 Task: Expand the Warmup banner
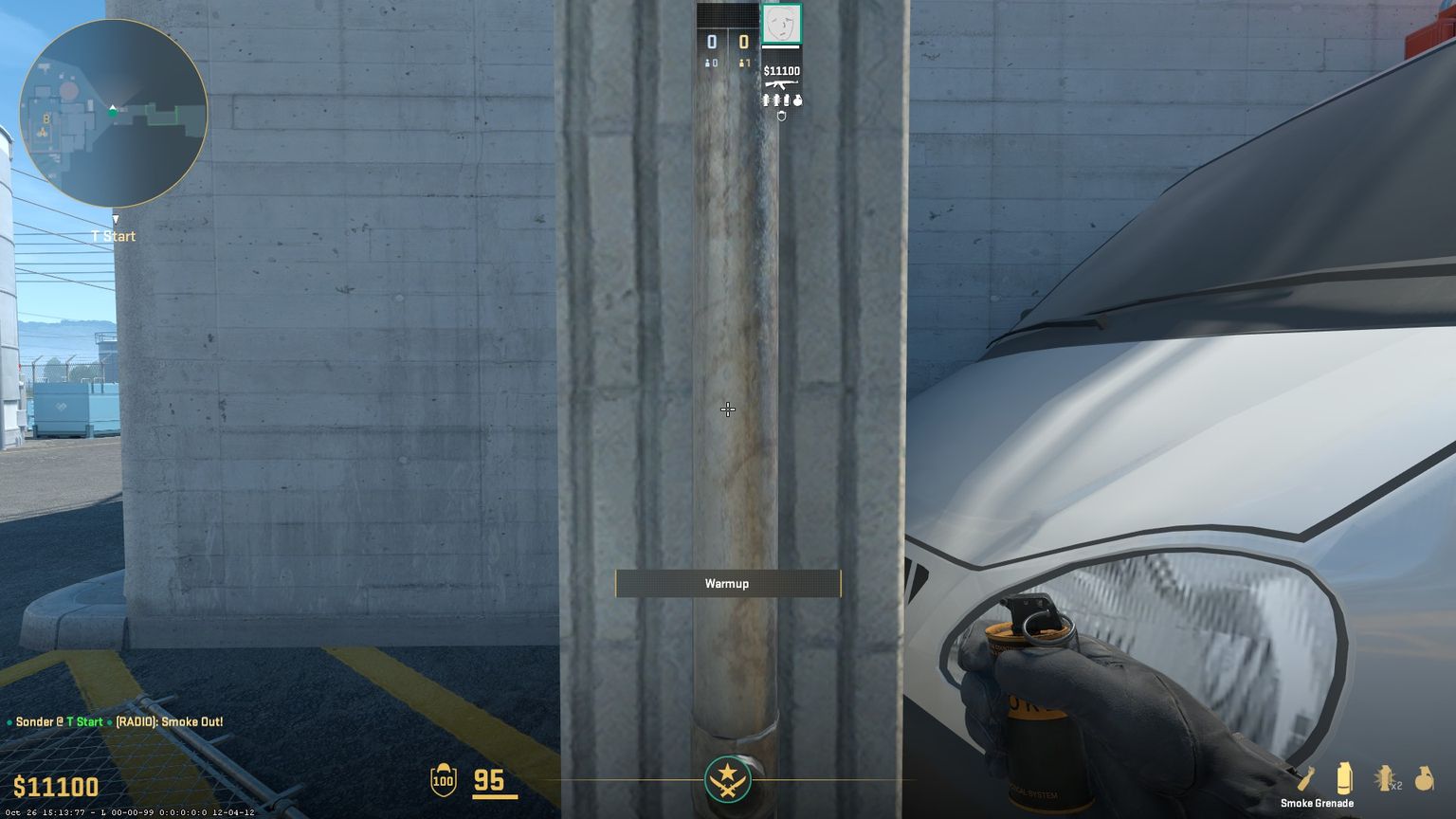click(x=727, y=584)
